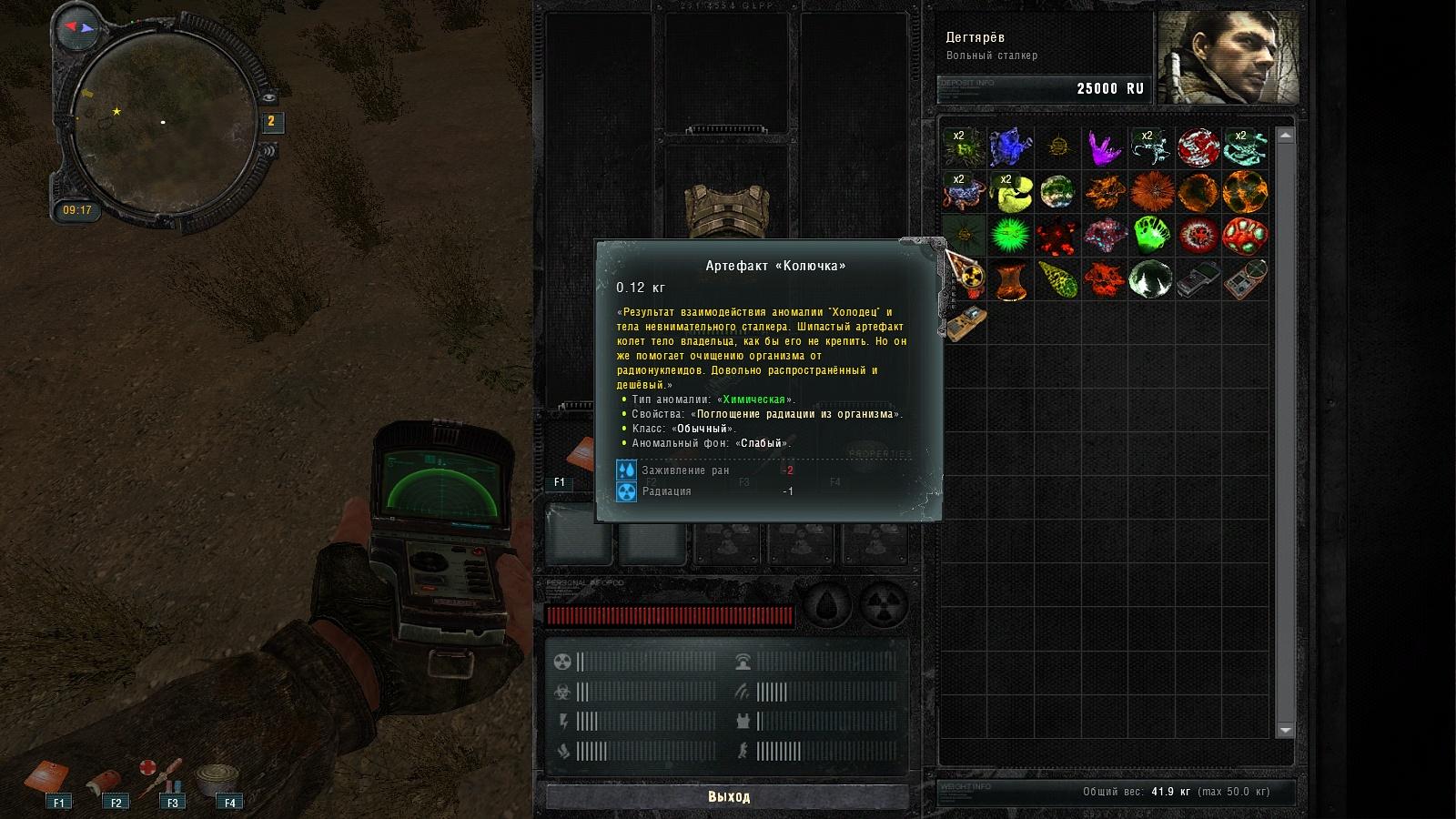Select the red orb with green spots
Viewport: 1456px width, 819px height.
[x=1245, y=236]
